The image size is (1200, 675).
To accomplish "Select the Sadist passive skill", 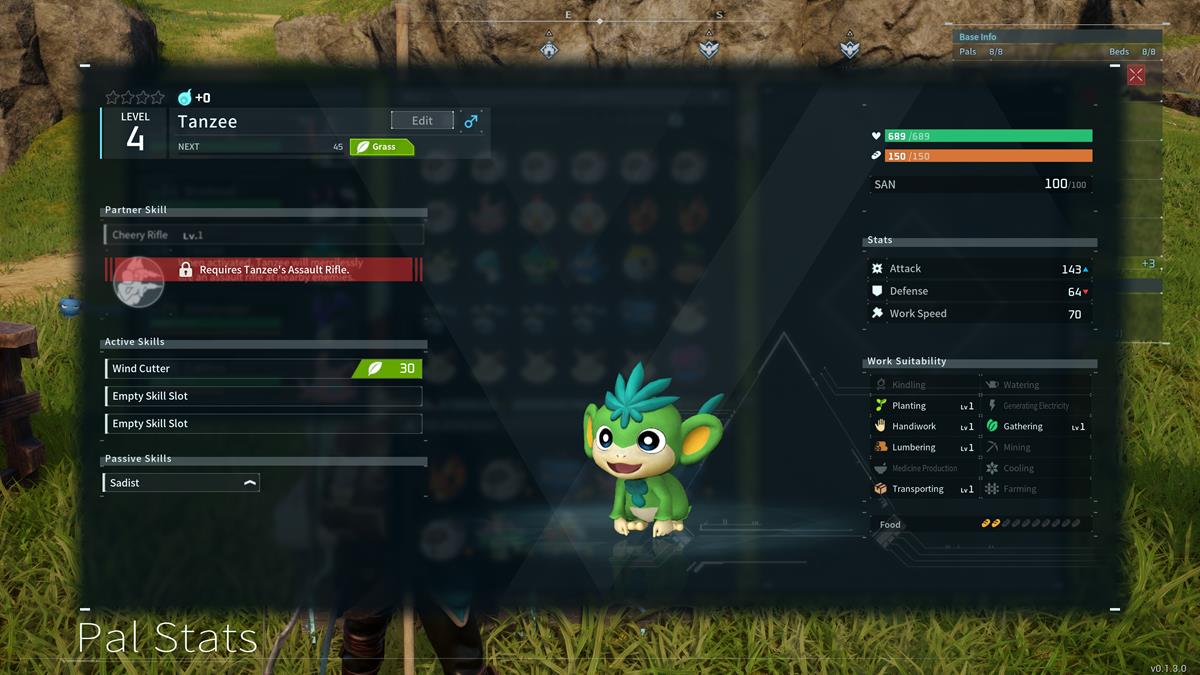I will (181, 483).
